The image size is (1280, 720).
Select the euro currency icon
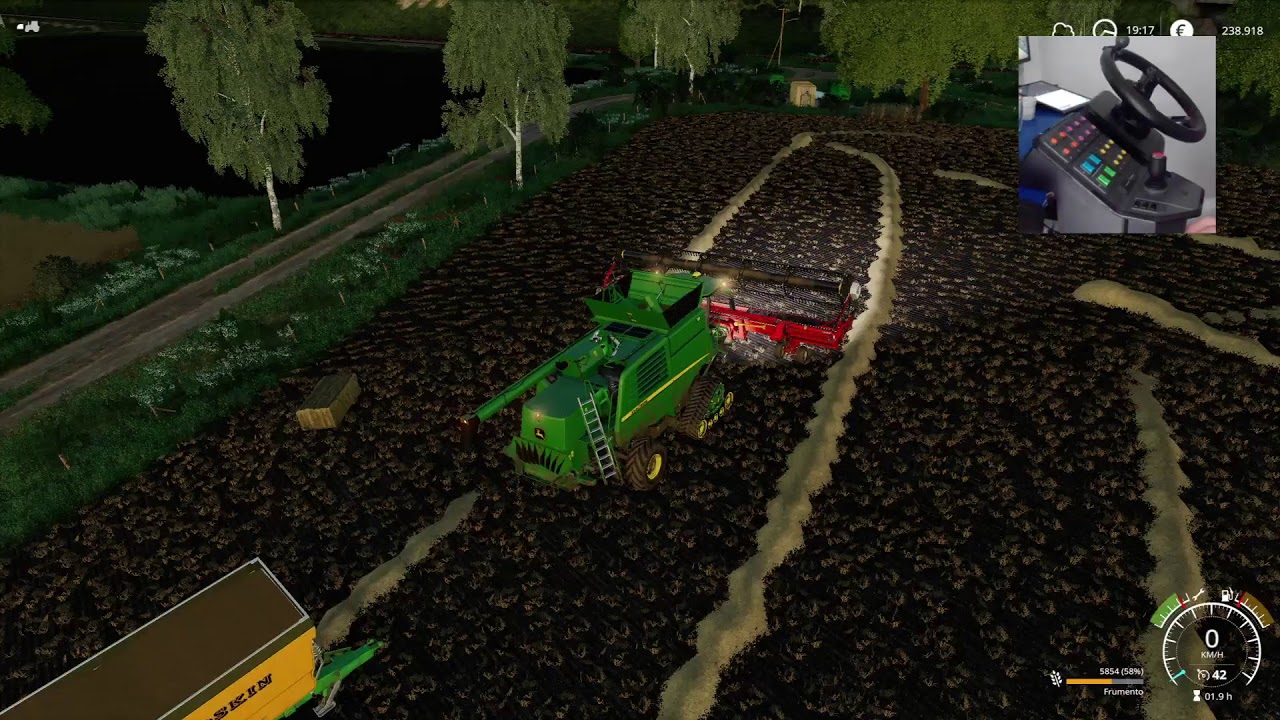tap(1182, 29)
